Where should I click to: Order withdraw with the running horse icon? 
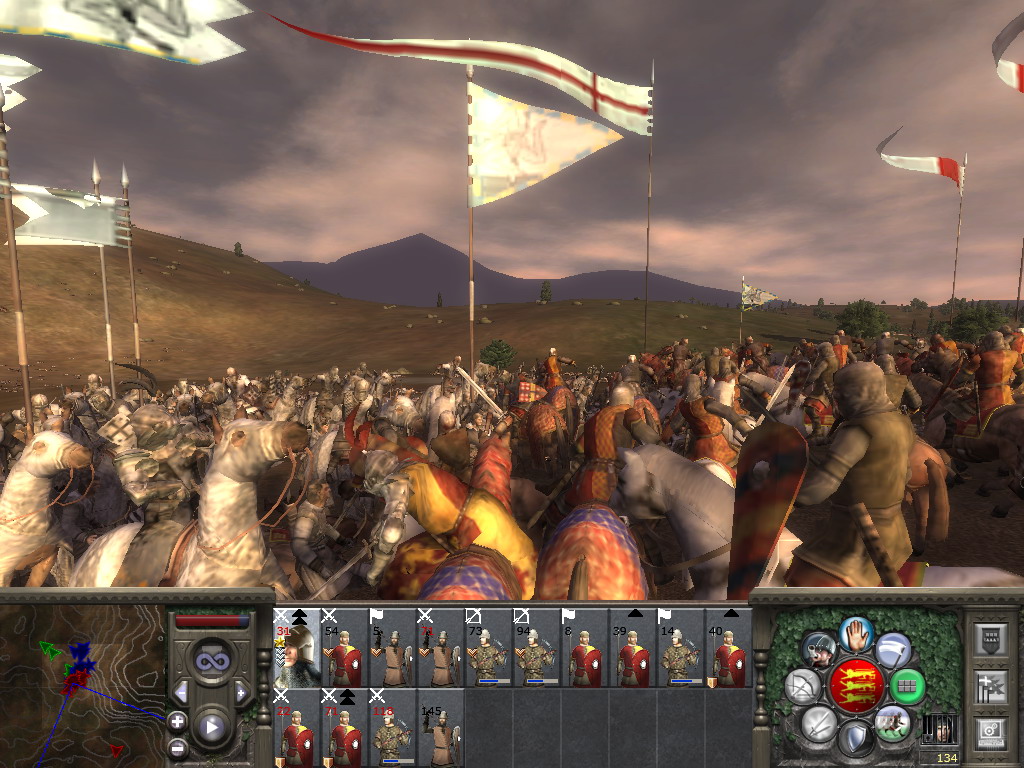892,723
